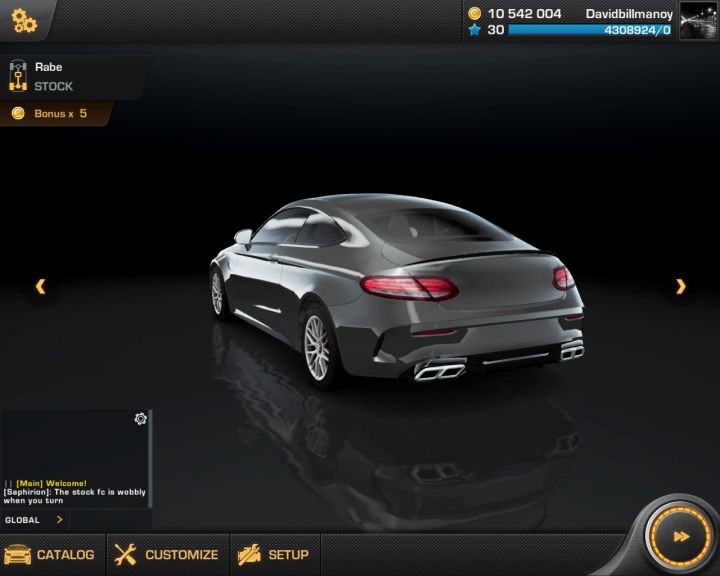
Task: Switch to the previous car
Action: (x=40, y=287)
